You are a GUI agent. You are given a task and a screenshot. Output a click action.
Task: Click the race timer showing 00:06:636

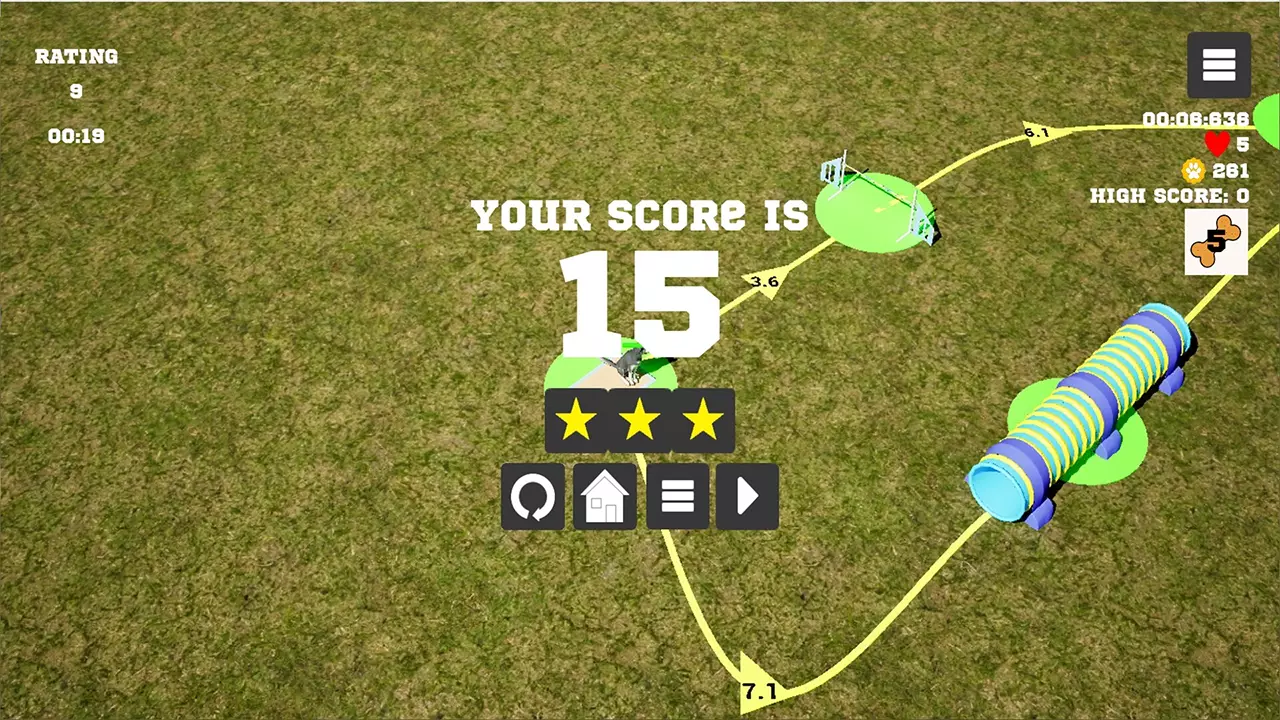[x=1196, y=120]
